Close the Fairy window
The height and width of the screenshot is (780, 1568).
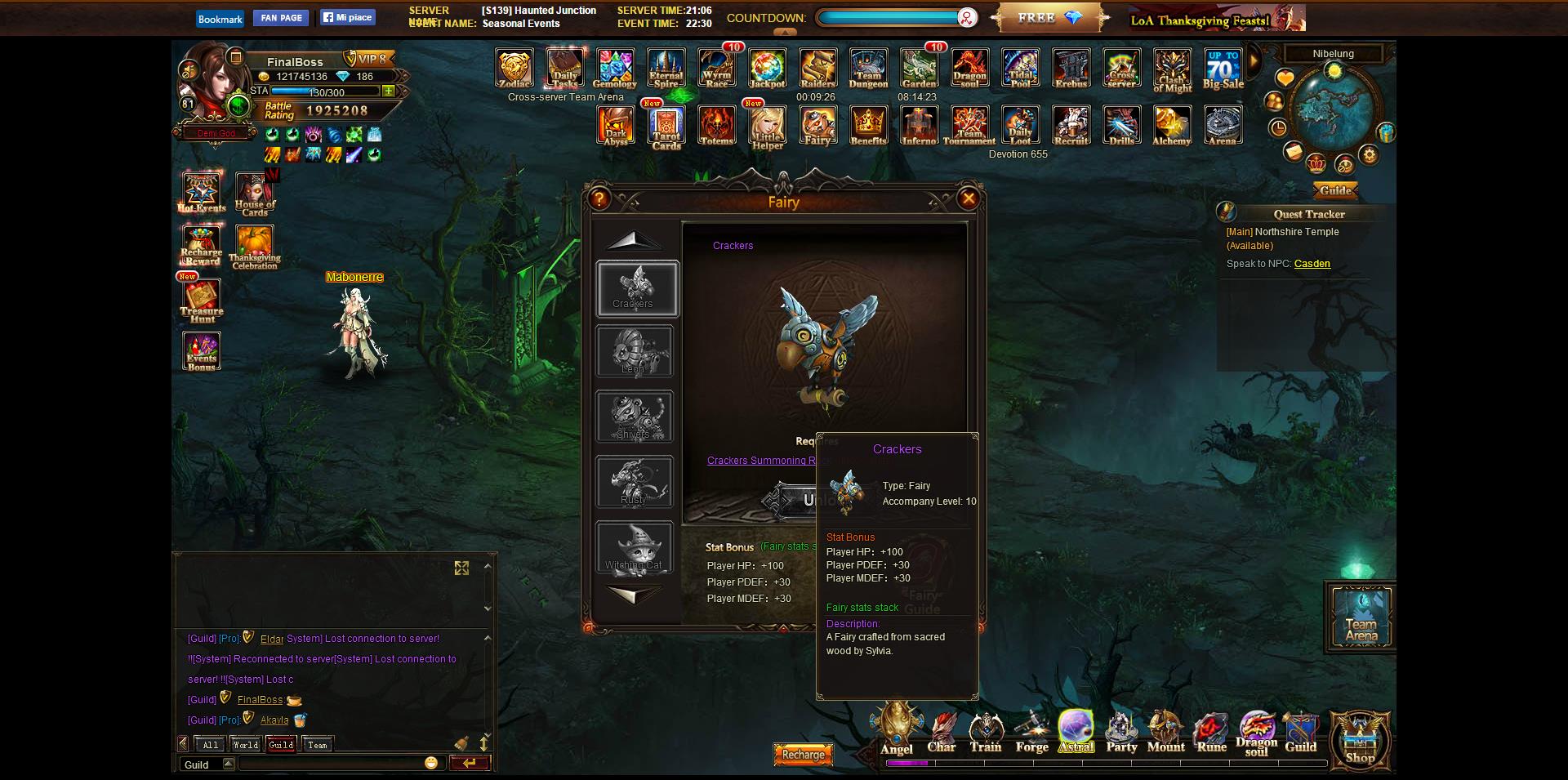968,198
